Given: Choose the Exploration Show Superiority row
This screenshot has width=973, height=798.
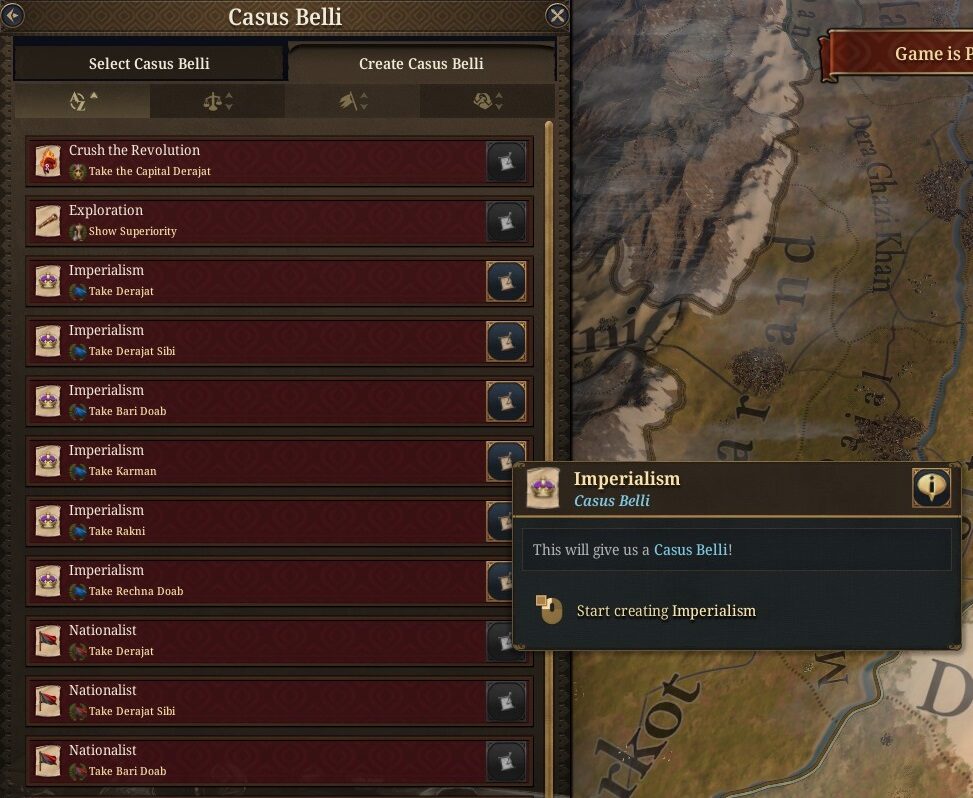Looking at the screenshot, I should (x=250, y=221).
